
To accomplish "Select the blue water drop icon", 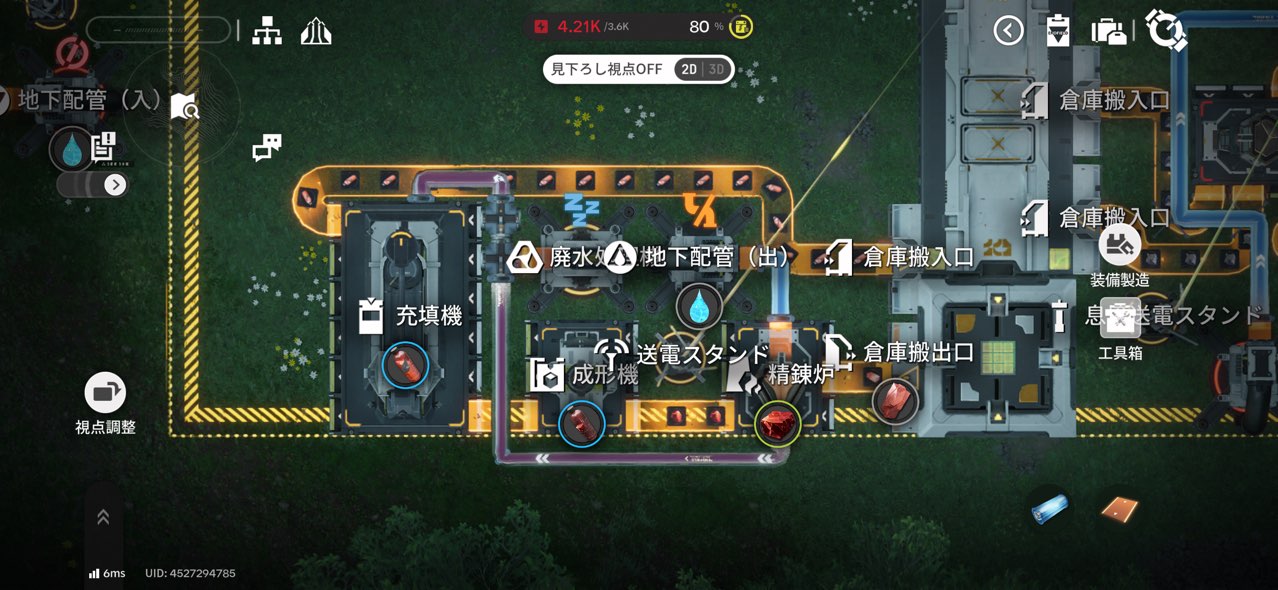I will coord(71,149).
